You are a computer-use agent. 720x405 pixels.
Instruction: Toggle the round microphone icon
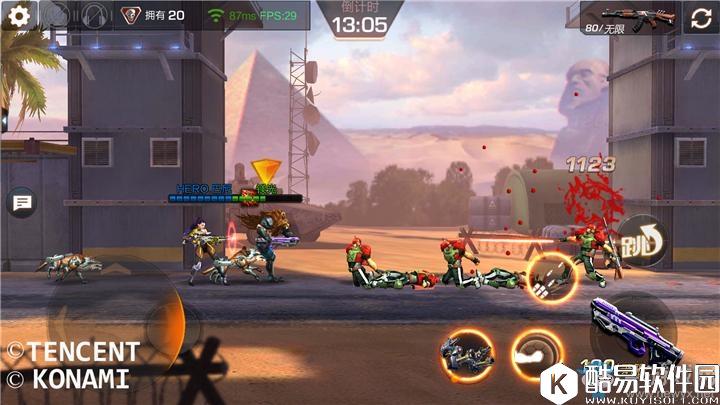point(57,16)
